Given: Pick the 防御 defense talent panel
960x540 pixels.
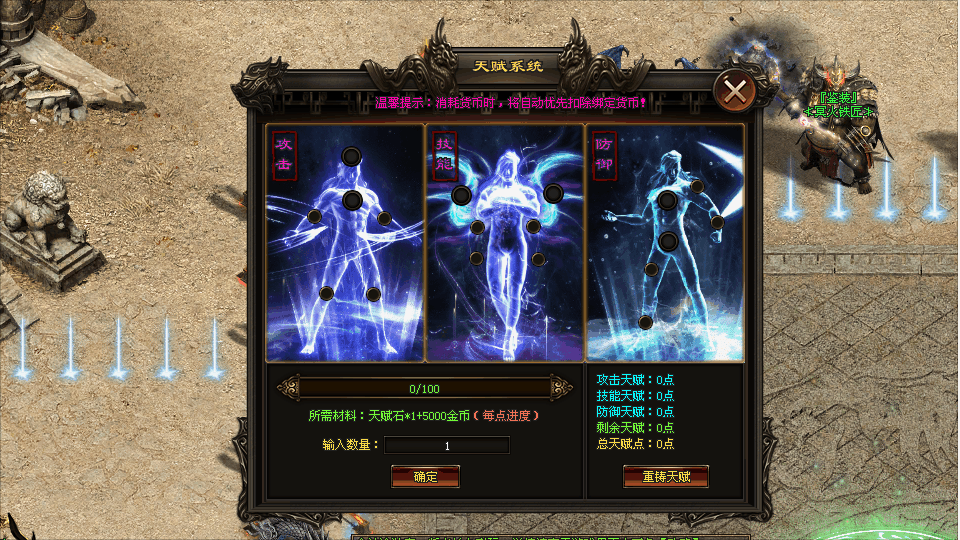Looking at the screenshot, I should [665, 242].
